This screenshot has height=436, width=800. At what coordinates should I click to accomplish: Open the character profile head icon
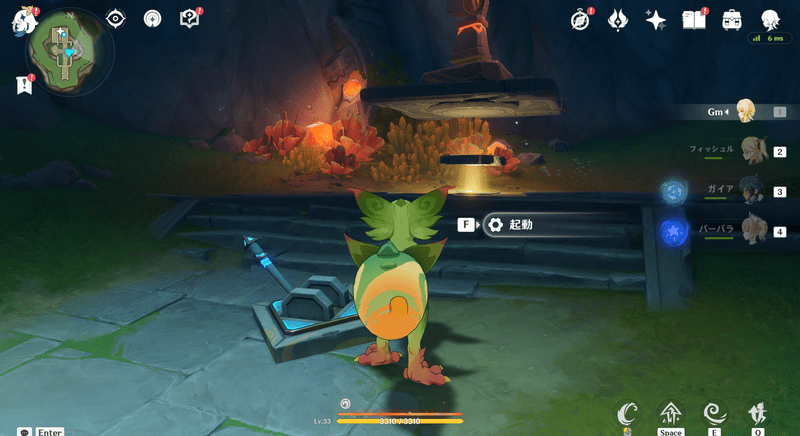(769, 19)
